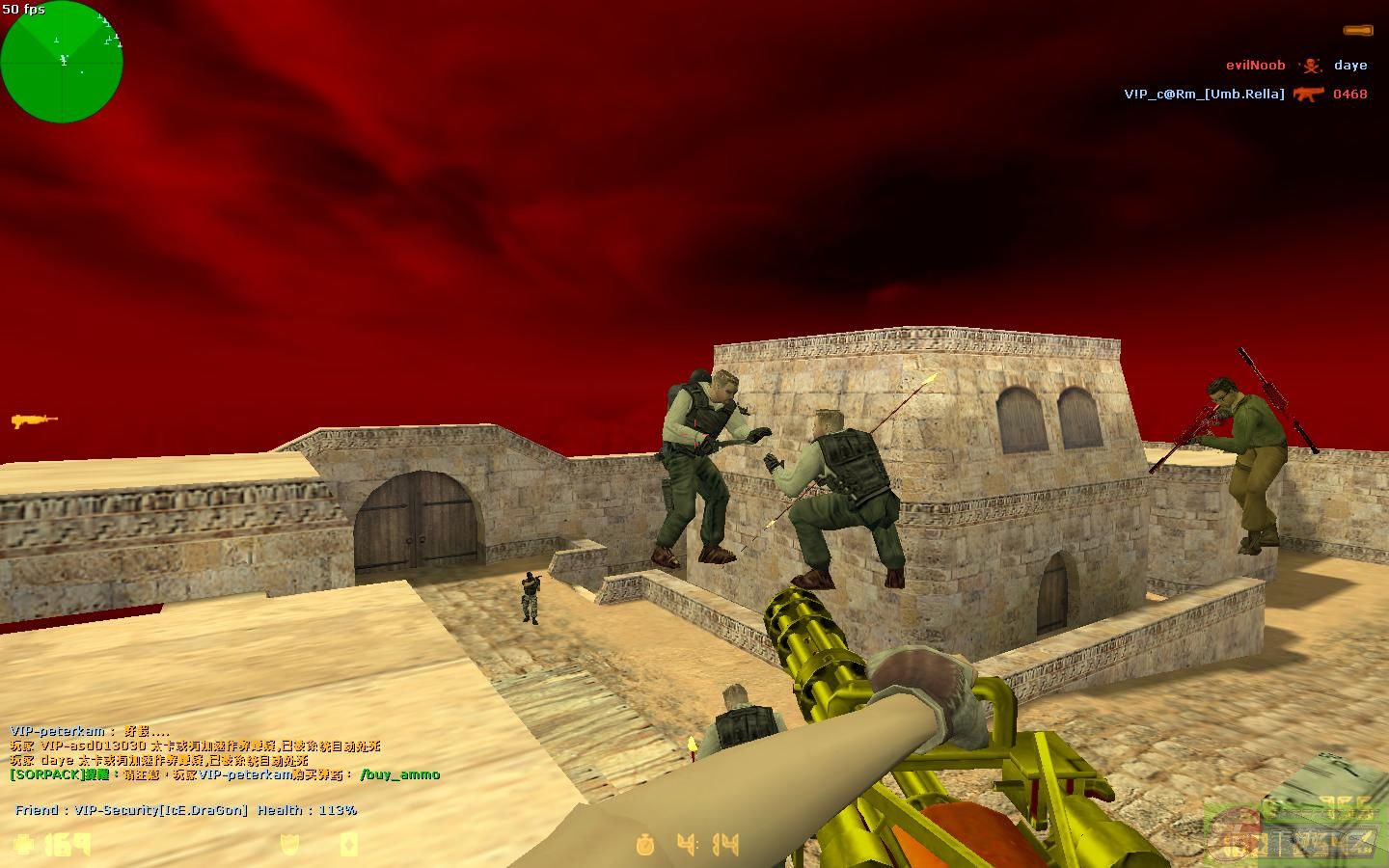
Task: Click the skull headshot icon in kill feed
Action: tap(1310, 66)
